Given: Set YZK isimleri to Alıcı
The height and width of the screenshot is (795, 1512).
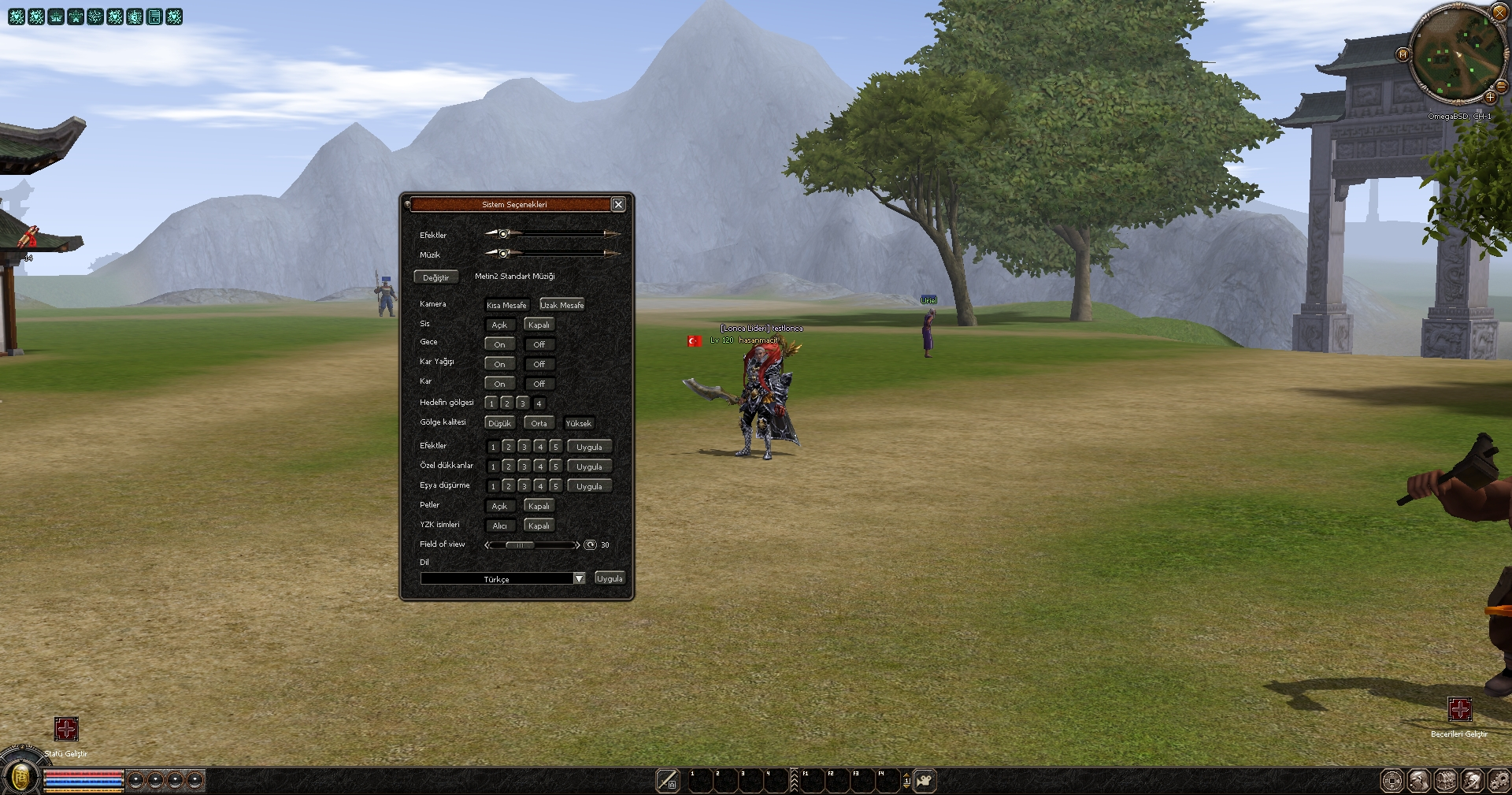Looking at the screenshot, I should point(499,526).
